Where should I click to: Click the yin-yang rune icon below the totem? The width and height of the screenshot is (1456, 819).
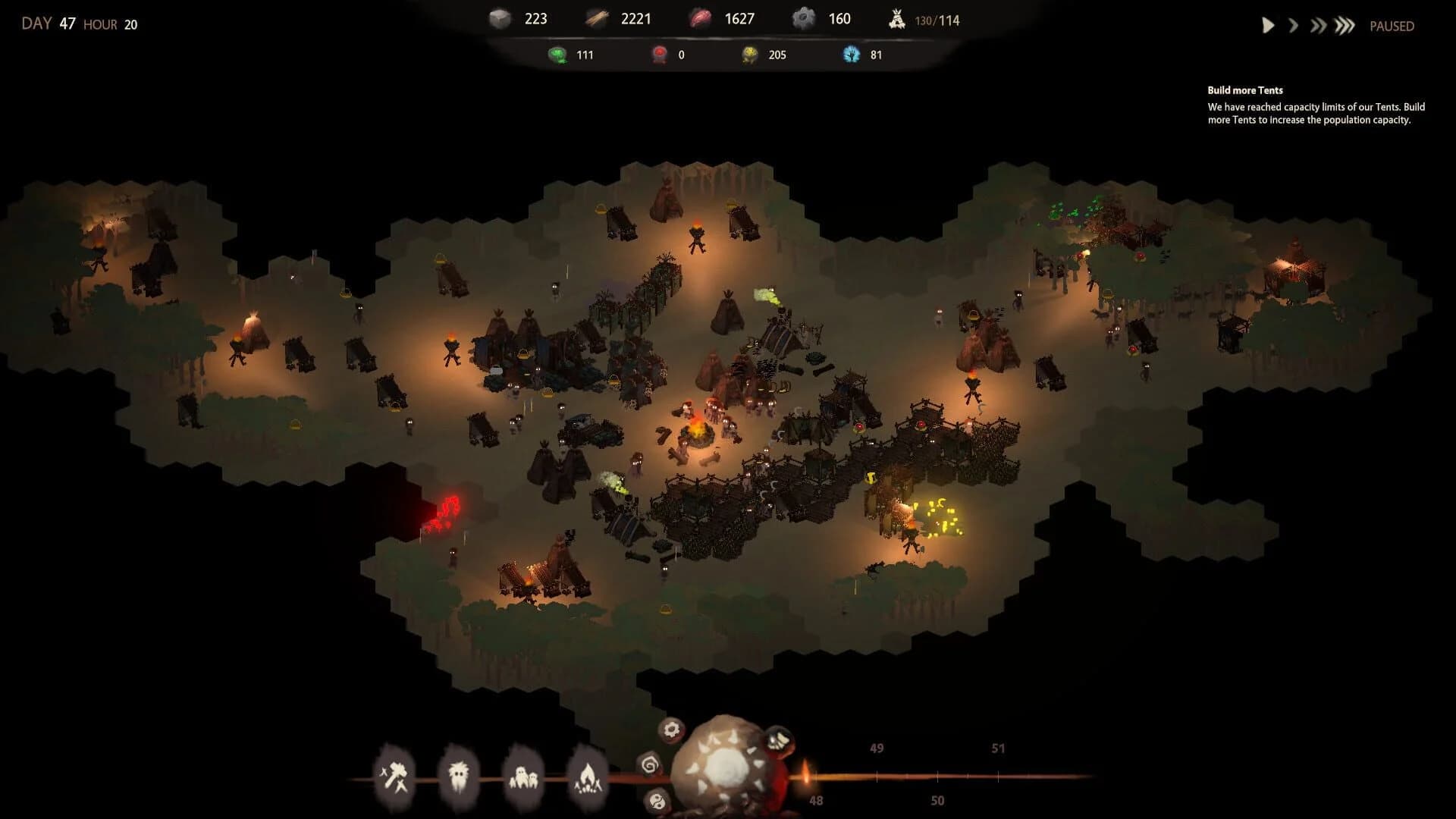pos(657,801)
